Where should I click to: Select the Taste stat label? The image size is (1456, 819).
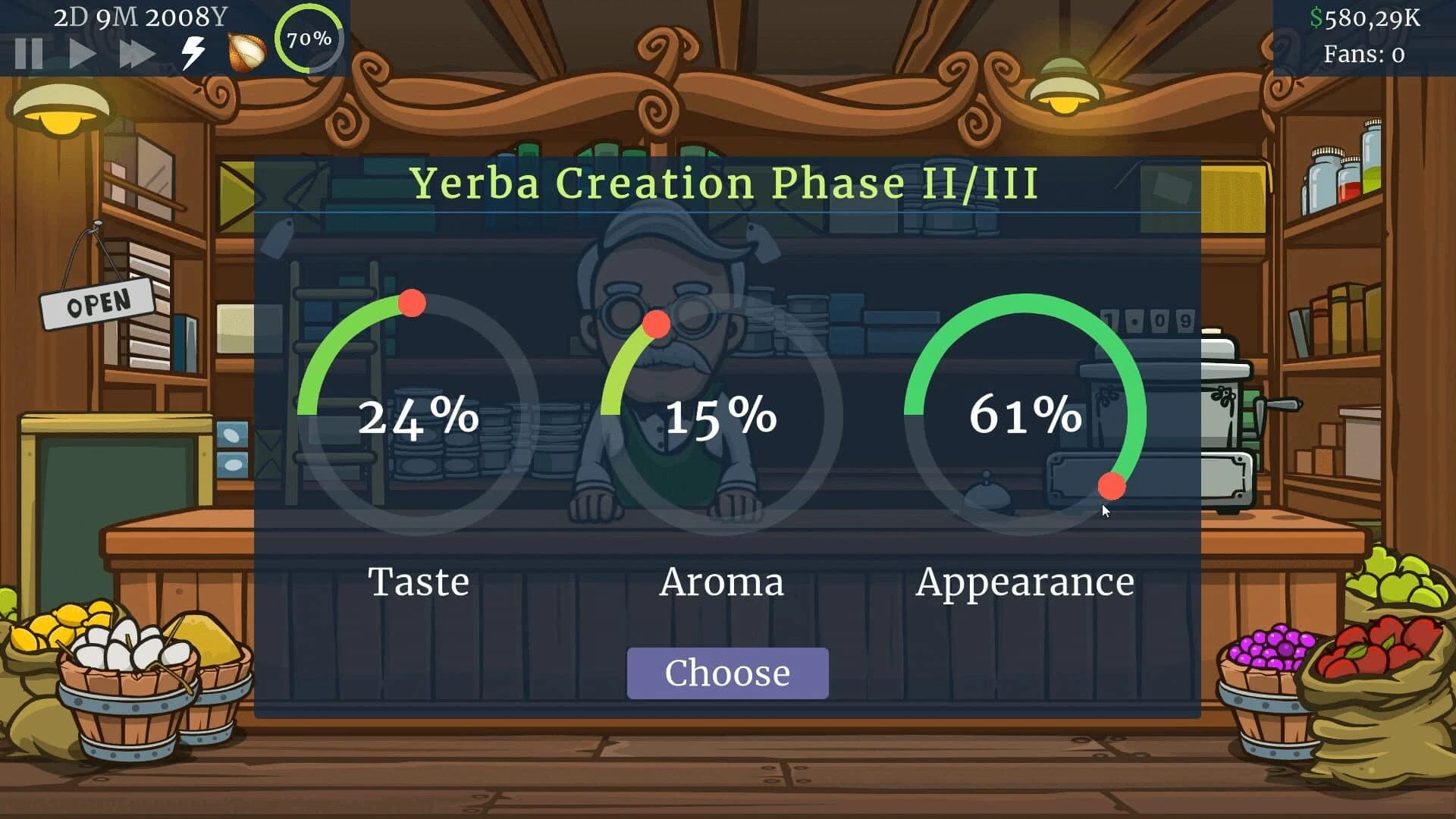419,582
